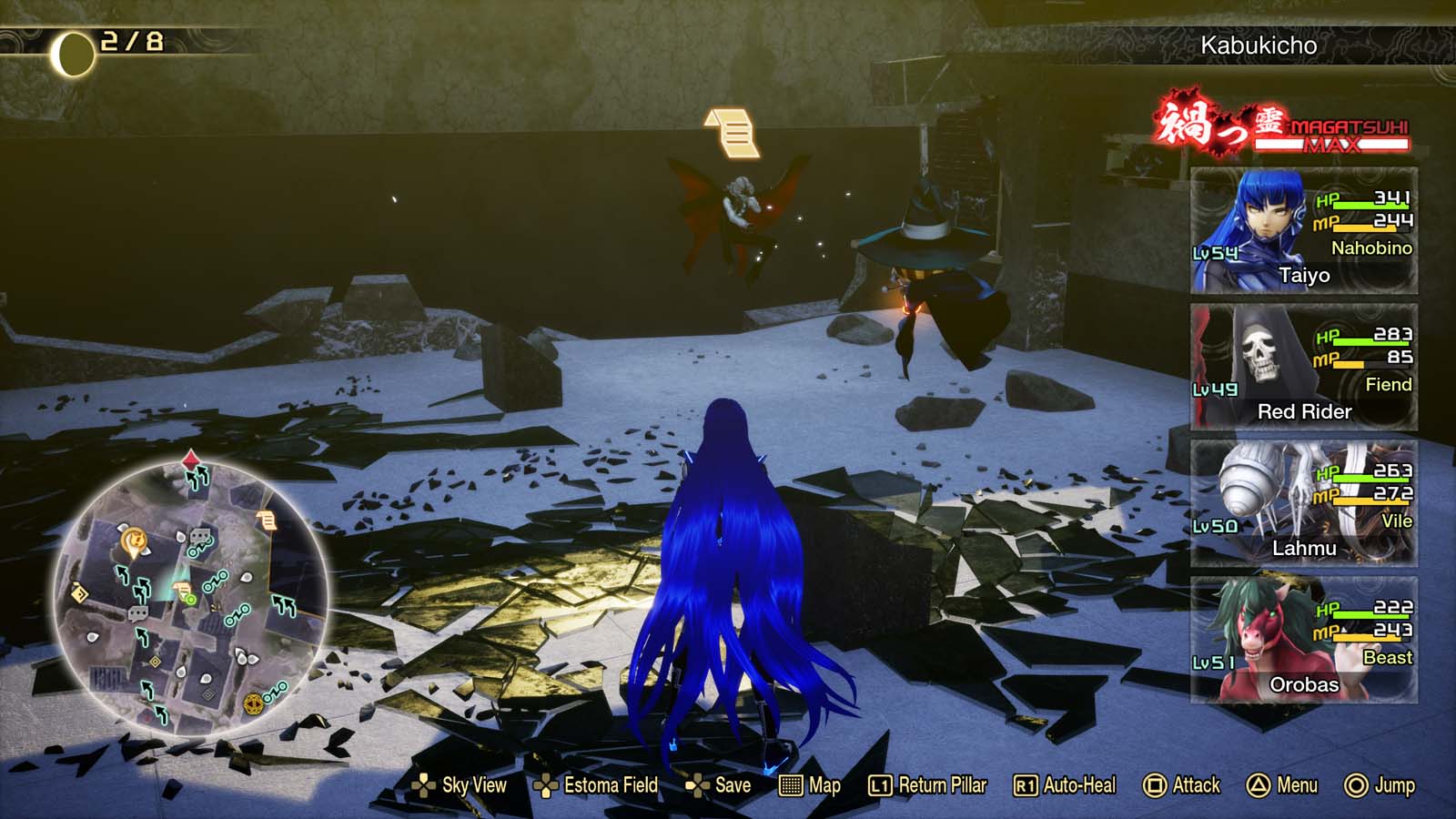Toggle the Estoma Field
This screenshot has width=1456, height=819.
545,785
